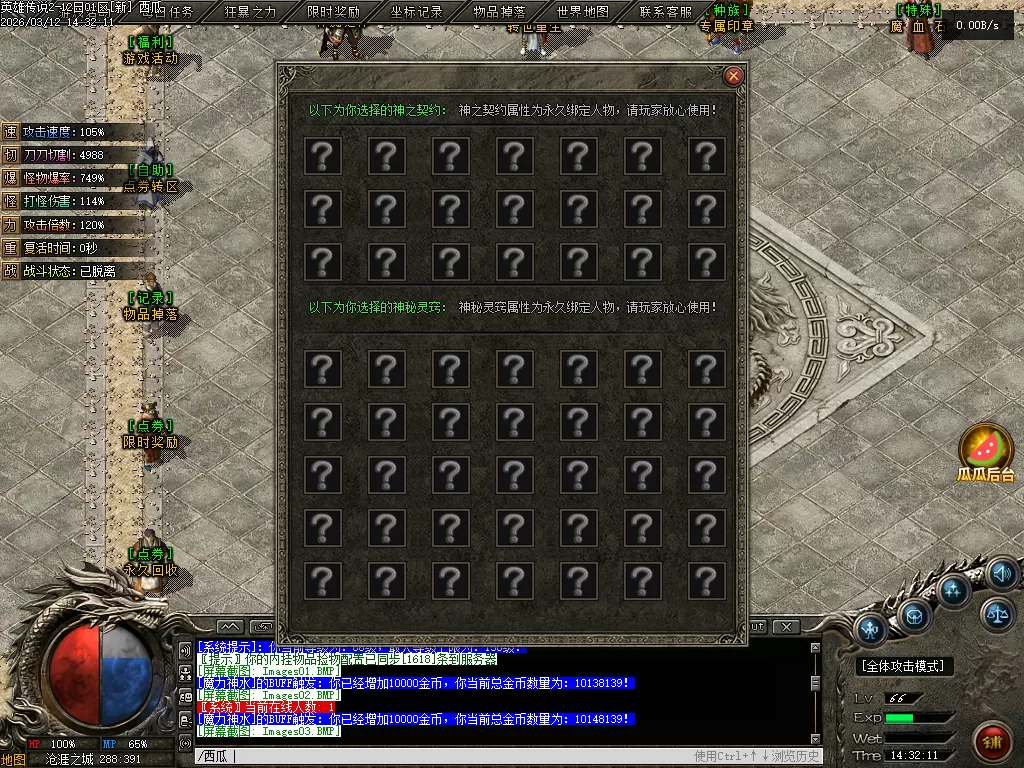Open the 物品掉落 top menu tab
Viewport: 1024px width, 768px height.
[x=499, y=12]
